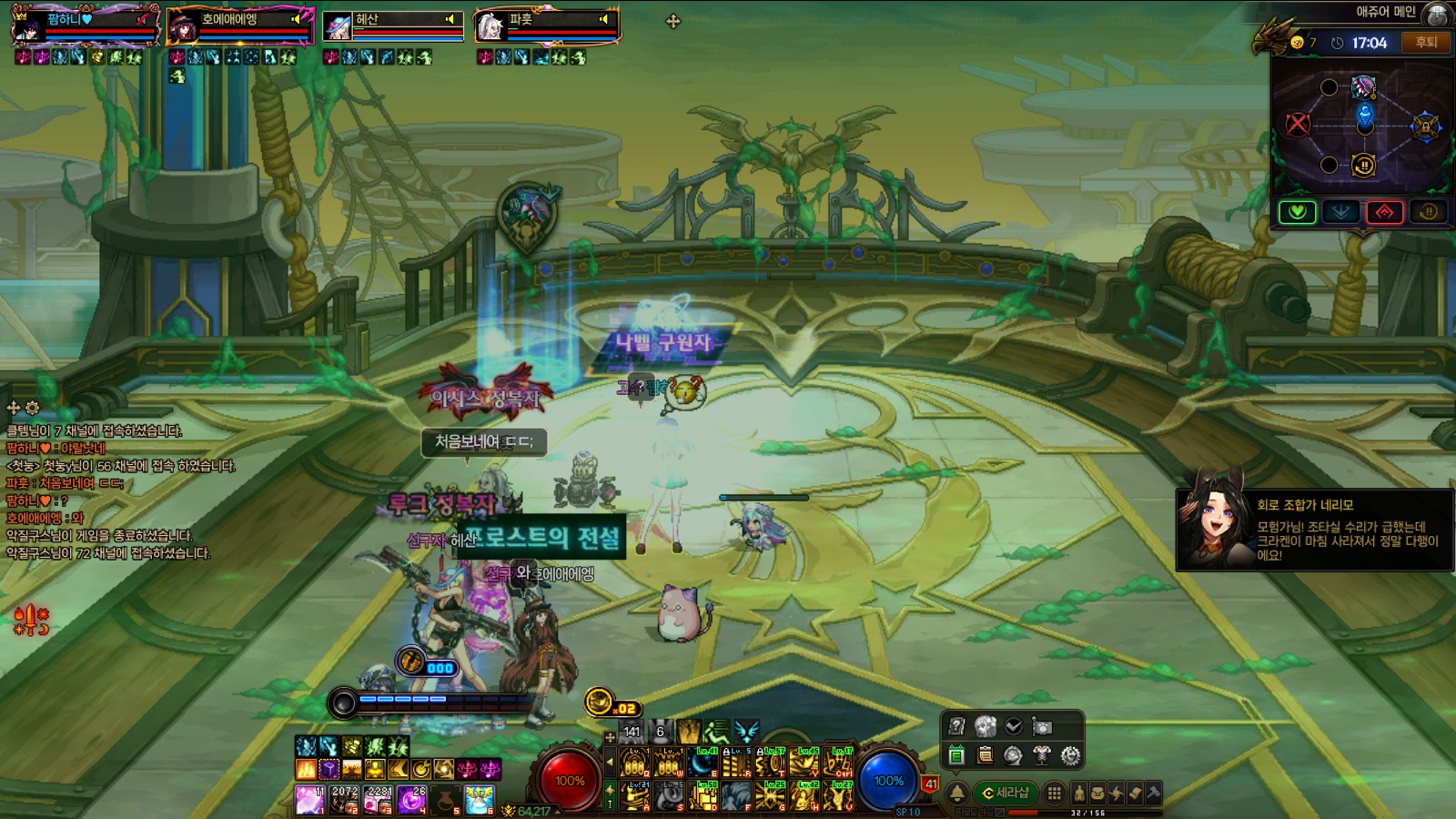
Task: Use the purple orb item in slot 4
Action: [410, 799]
